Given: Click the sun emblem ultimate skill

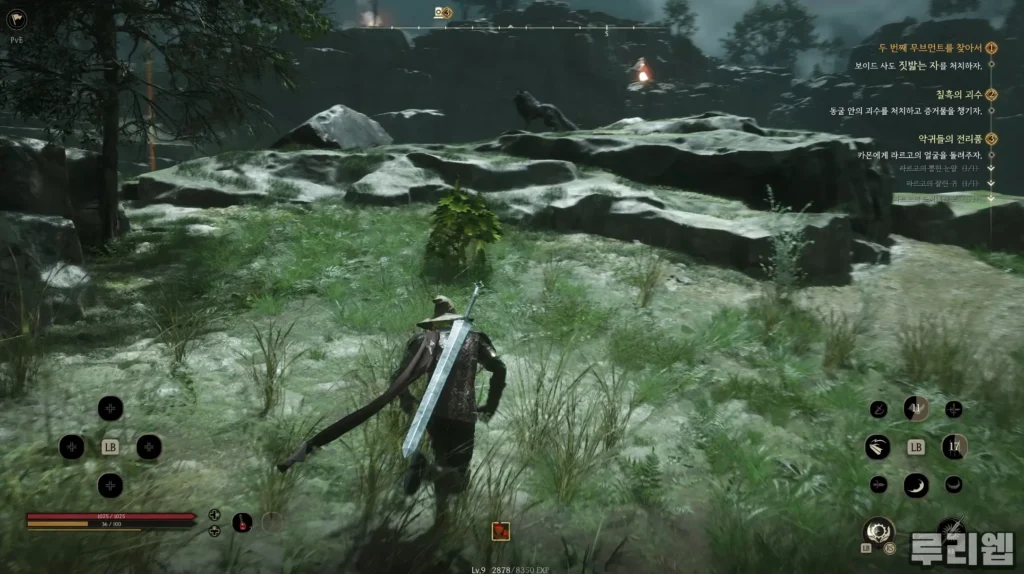Looking at the screenshot, I should pos(879,529).
